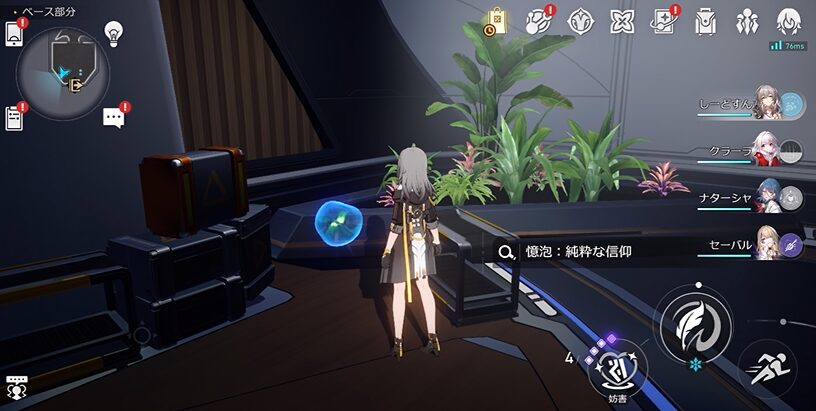Screen dimensions: 816x411
Task: Toggle the sprint running button
Action: pyautogui.click(x=767, y=370)
